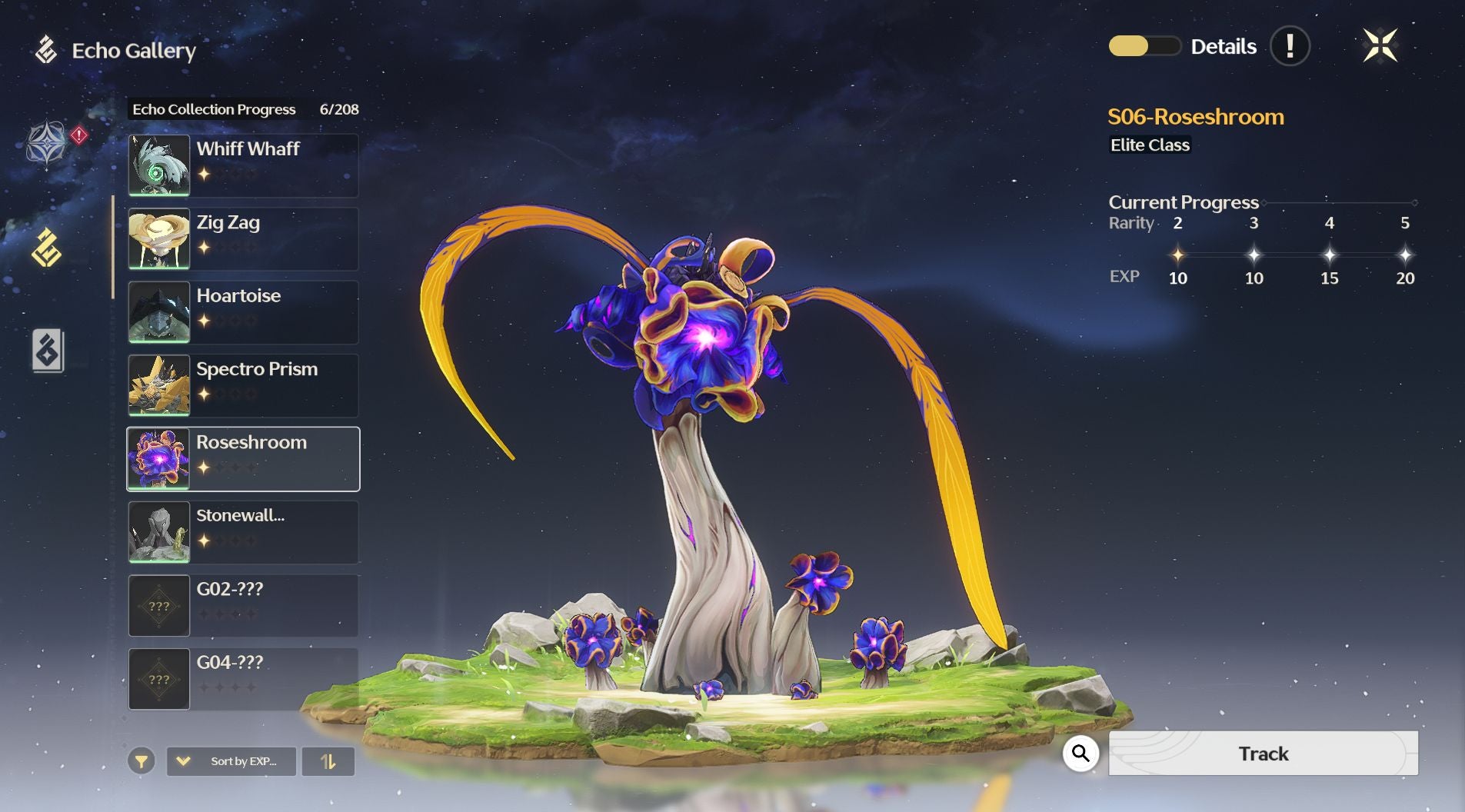Close the Echo Gallery screen

1380,46
